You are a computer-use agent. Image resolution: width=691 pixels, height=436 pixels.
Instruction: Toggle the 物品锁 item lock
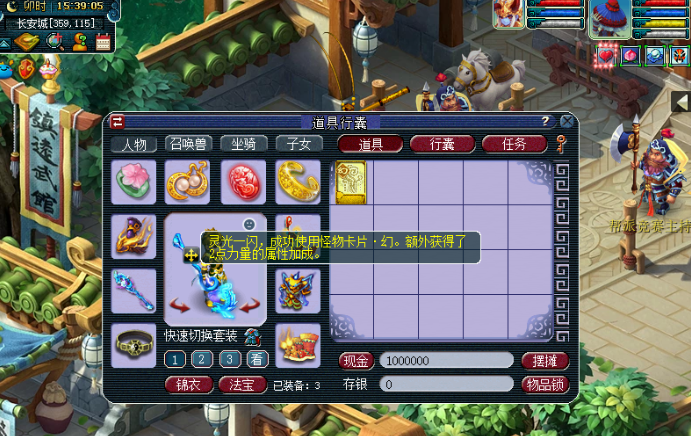(x=545, y=384)
